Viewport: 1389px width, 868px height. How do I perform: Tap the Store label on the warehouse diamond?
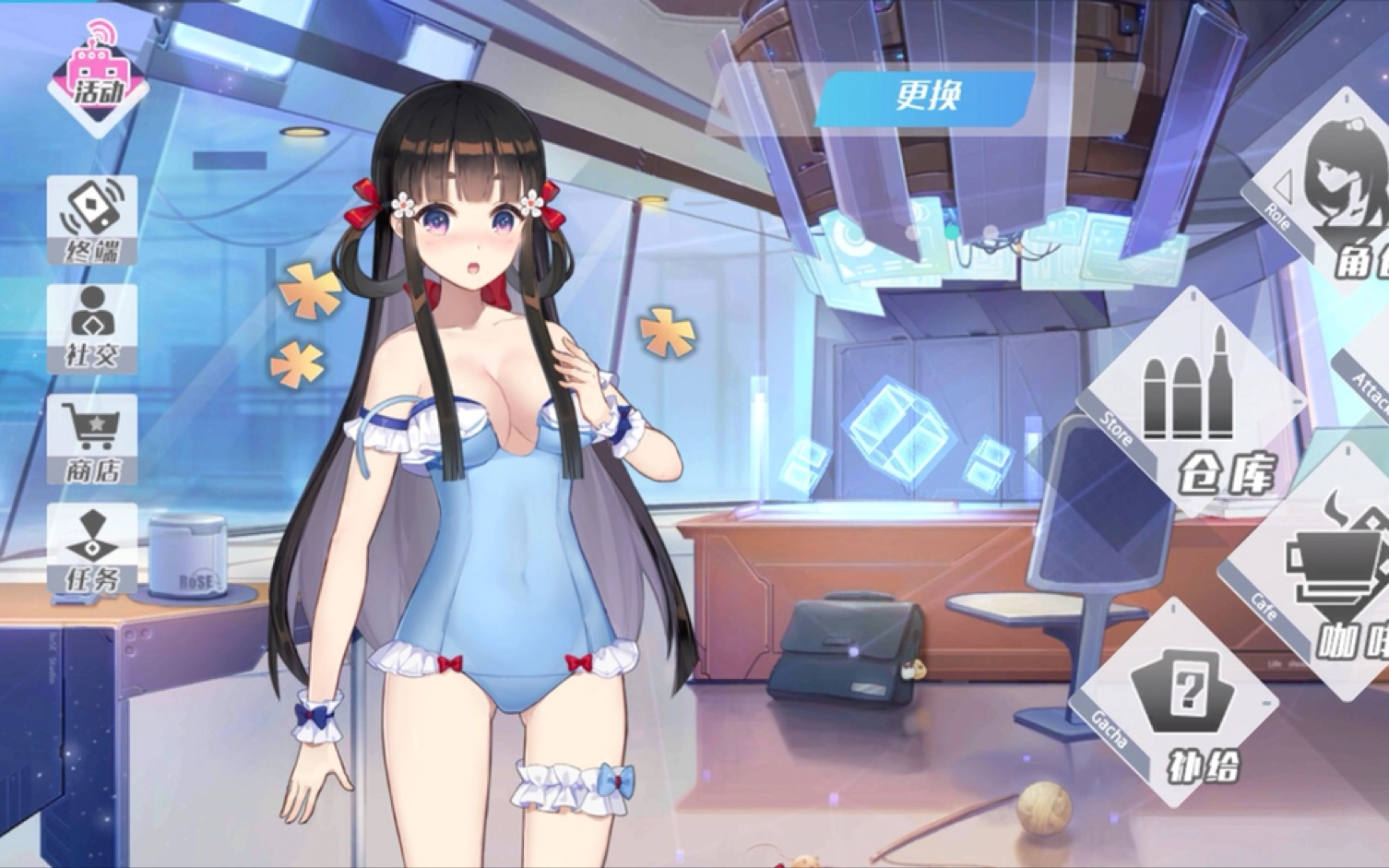1116,429
